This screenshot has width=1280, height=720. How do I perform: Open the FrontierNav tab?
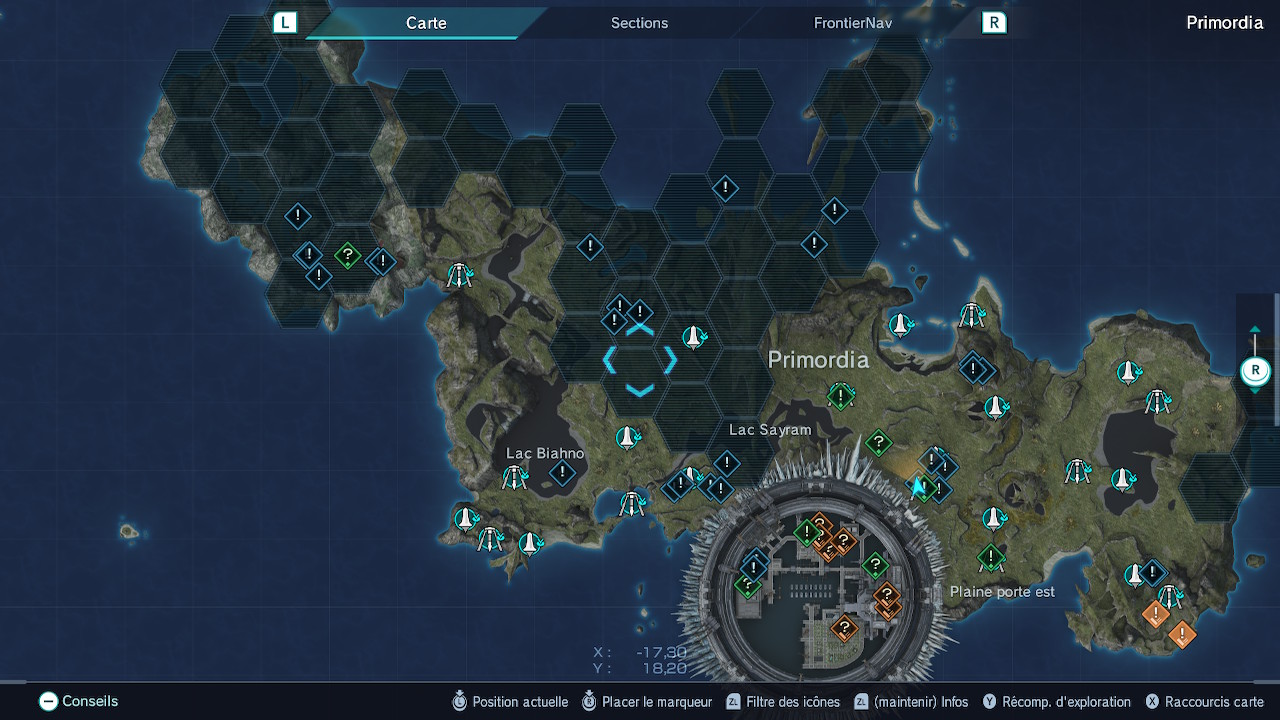[x=852, y=23]
